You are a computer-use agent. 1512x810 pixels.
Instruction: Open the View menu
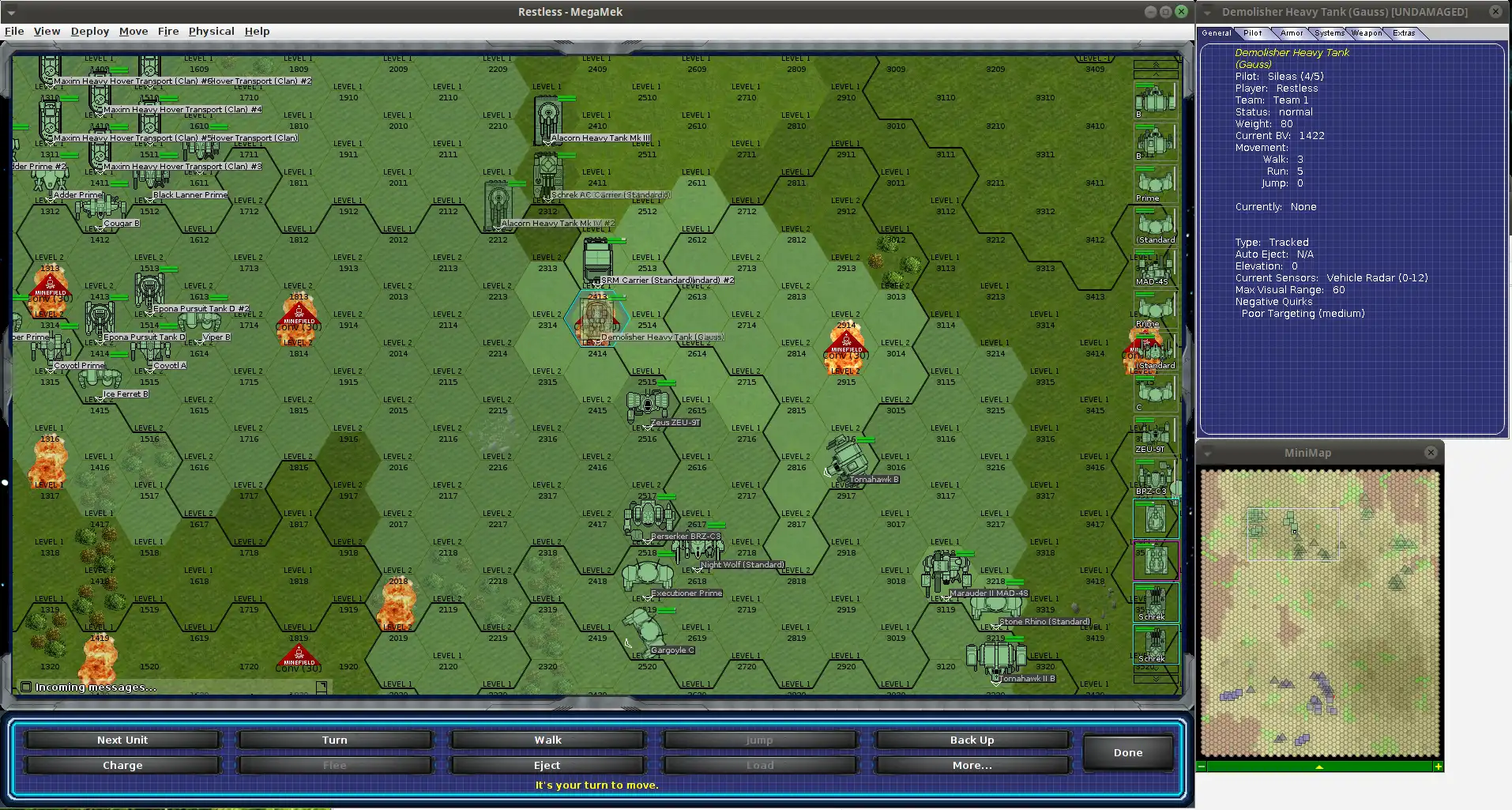47,32
